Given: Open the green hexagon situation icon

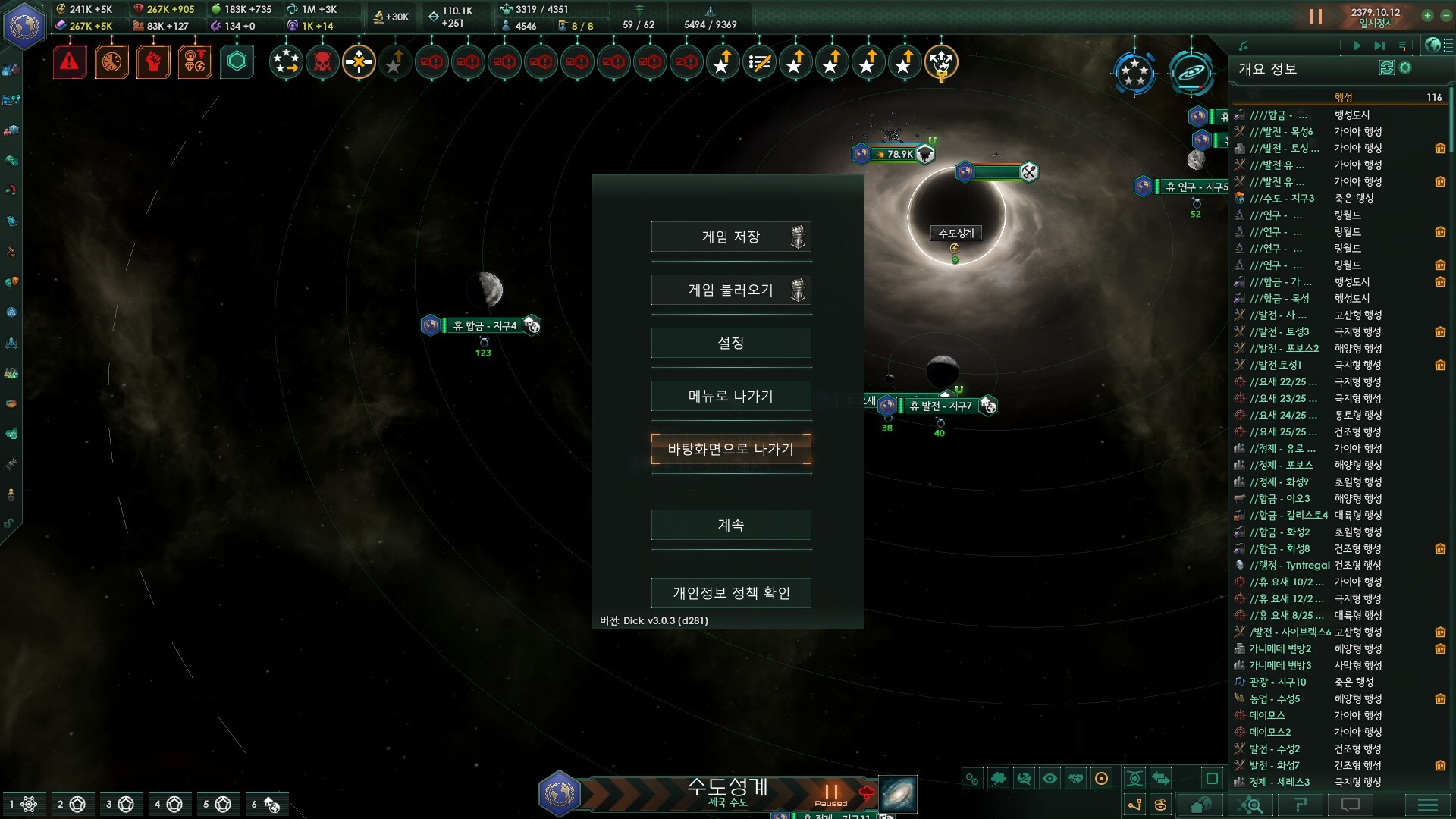Looking at the screenshot, I should tap(237, 61).
